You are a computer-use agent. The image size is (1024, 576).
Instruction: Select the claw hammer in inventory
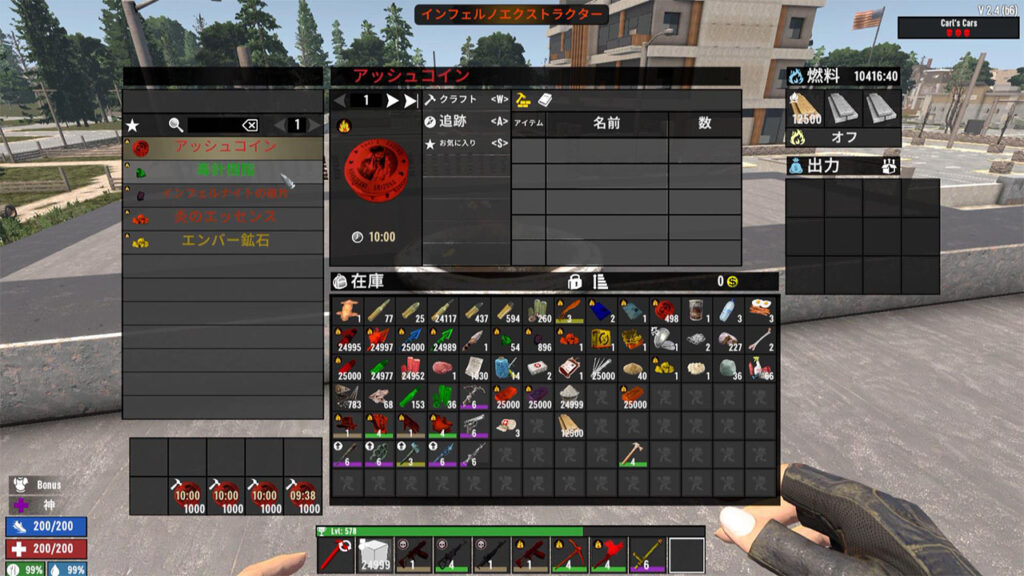pos(633,454)
